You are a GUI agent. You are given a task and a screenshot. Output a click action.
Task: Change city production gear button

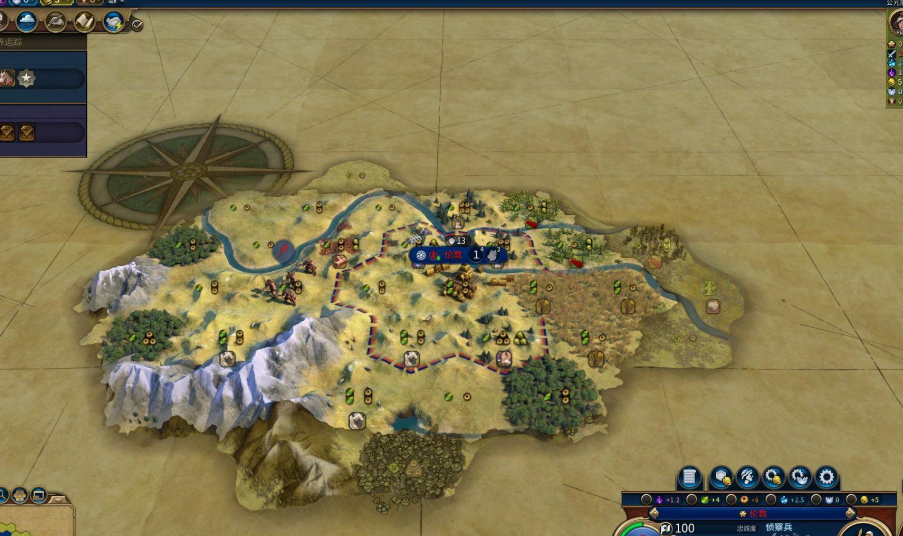tap(825, 477)
